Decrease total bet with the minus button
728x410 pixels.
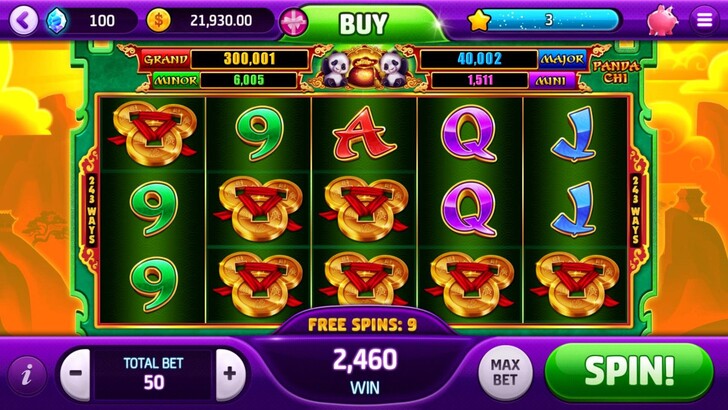pos(76,374)
